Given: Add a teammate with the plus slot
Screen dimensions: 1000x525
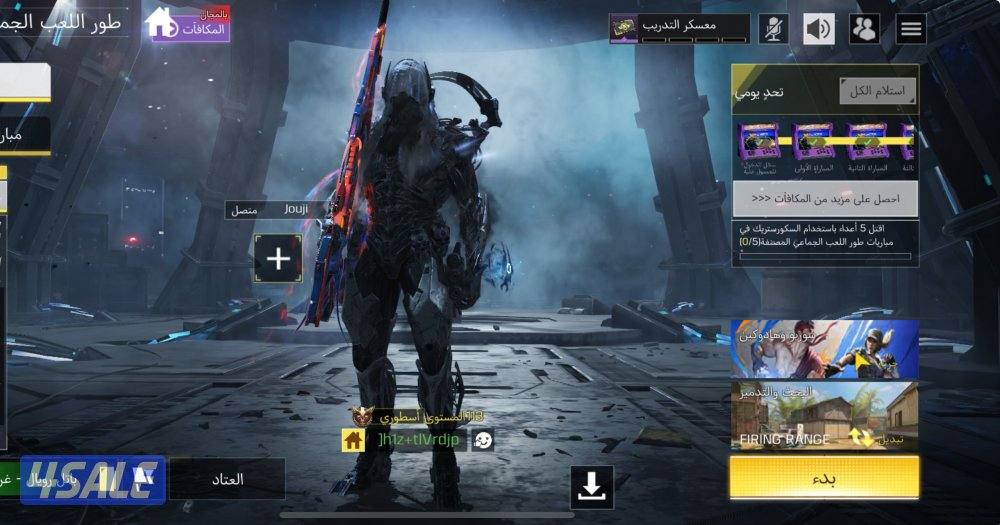Looking at the screenshot, I should (278, 260).
